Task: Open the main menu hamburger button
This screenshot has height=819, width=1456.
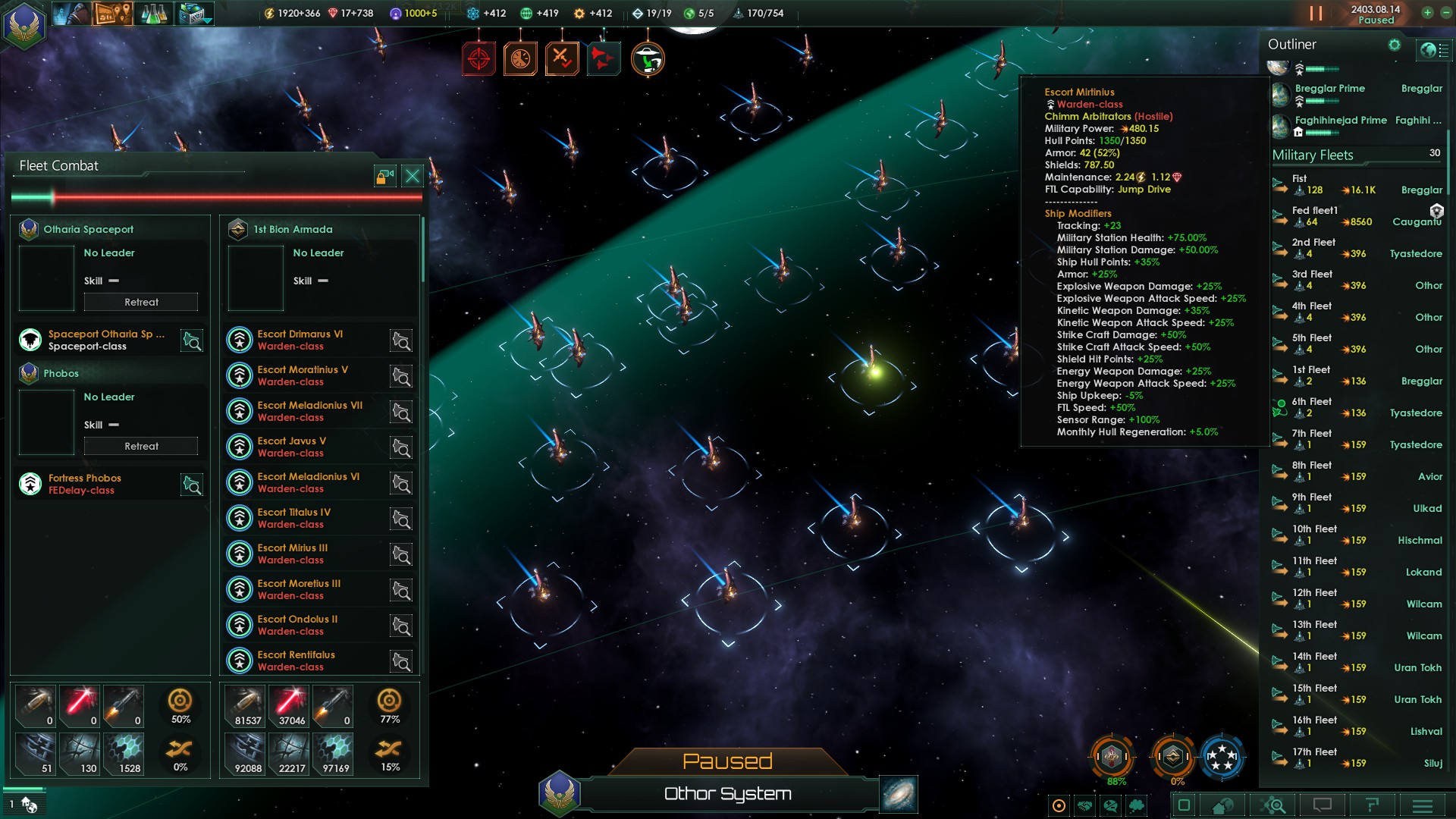Action: click(x=1422, y=805)
